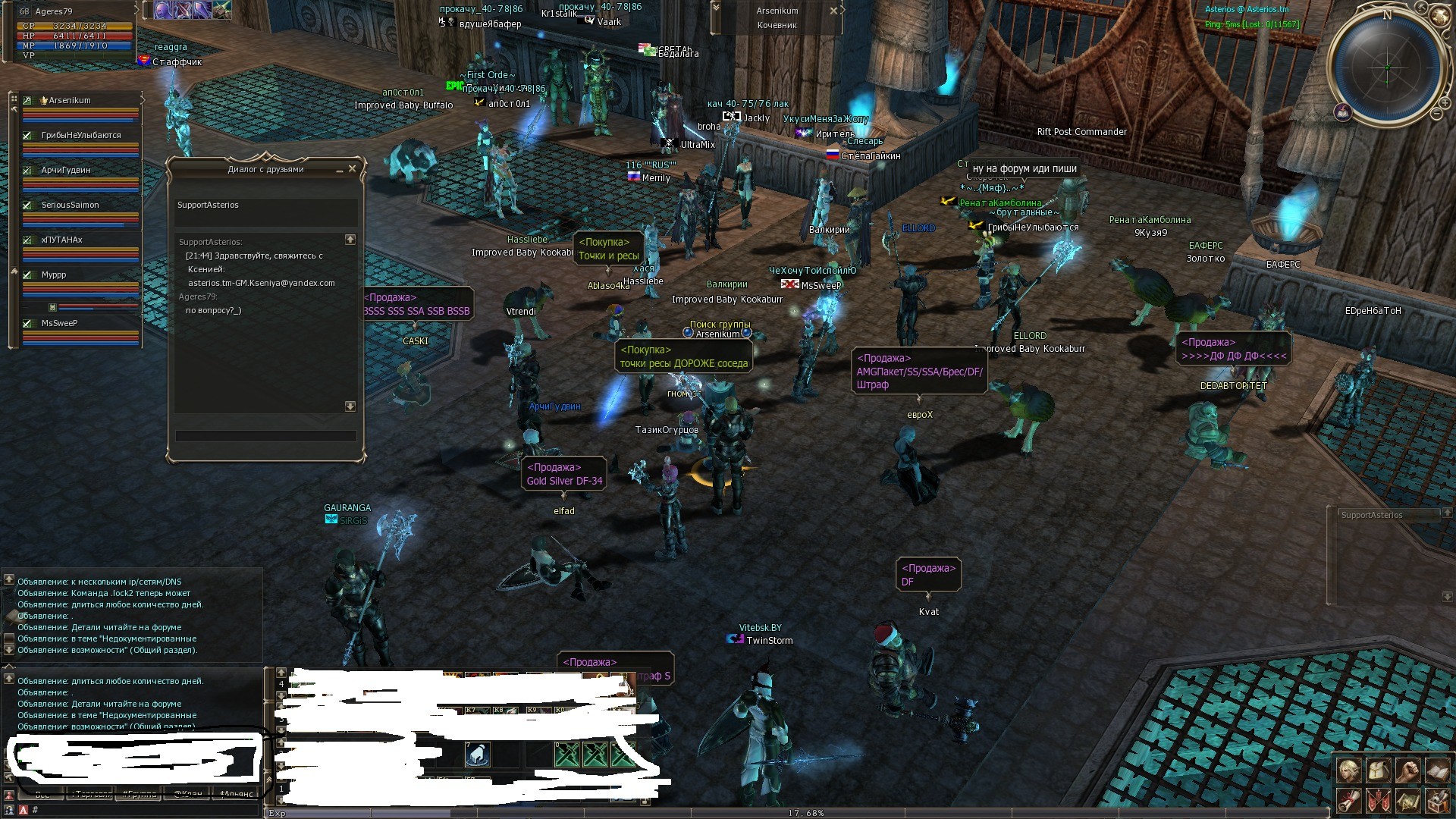Open the inventory bag icon
This screenshot has height=819, width=1456.
tap(1378, 772)
